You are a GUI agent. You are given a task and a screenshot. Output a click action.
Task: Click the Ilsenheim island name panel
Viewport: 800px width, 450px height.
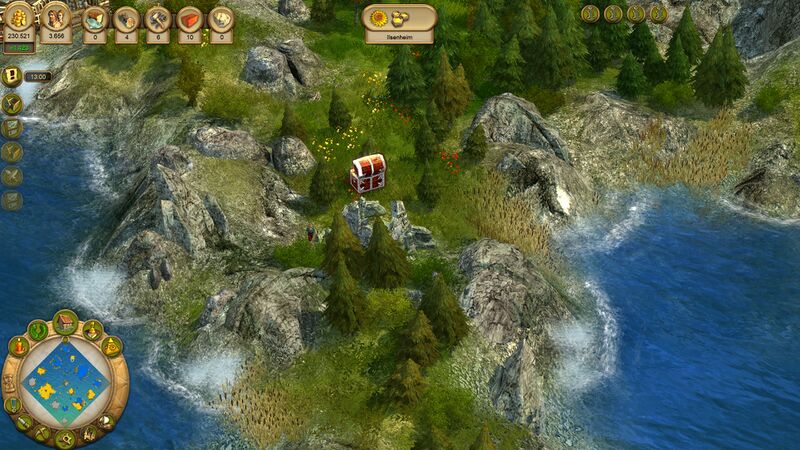pyautogui.click(x=398, y=22)
